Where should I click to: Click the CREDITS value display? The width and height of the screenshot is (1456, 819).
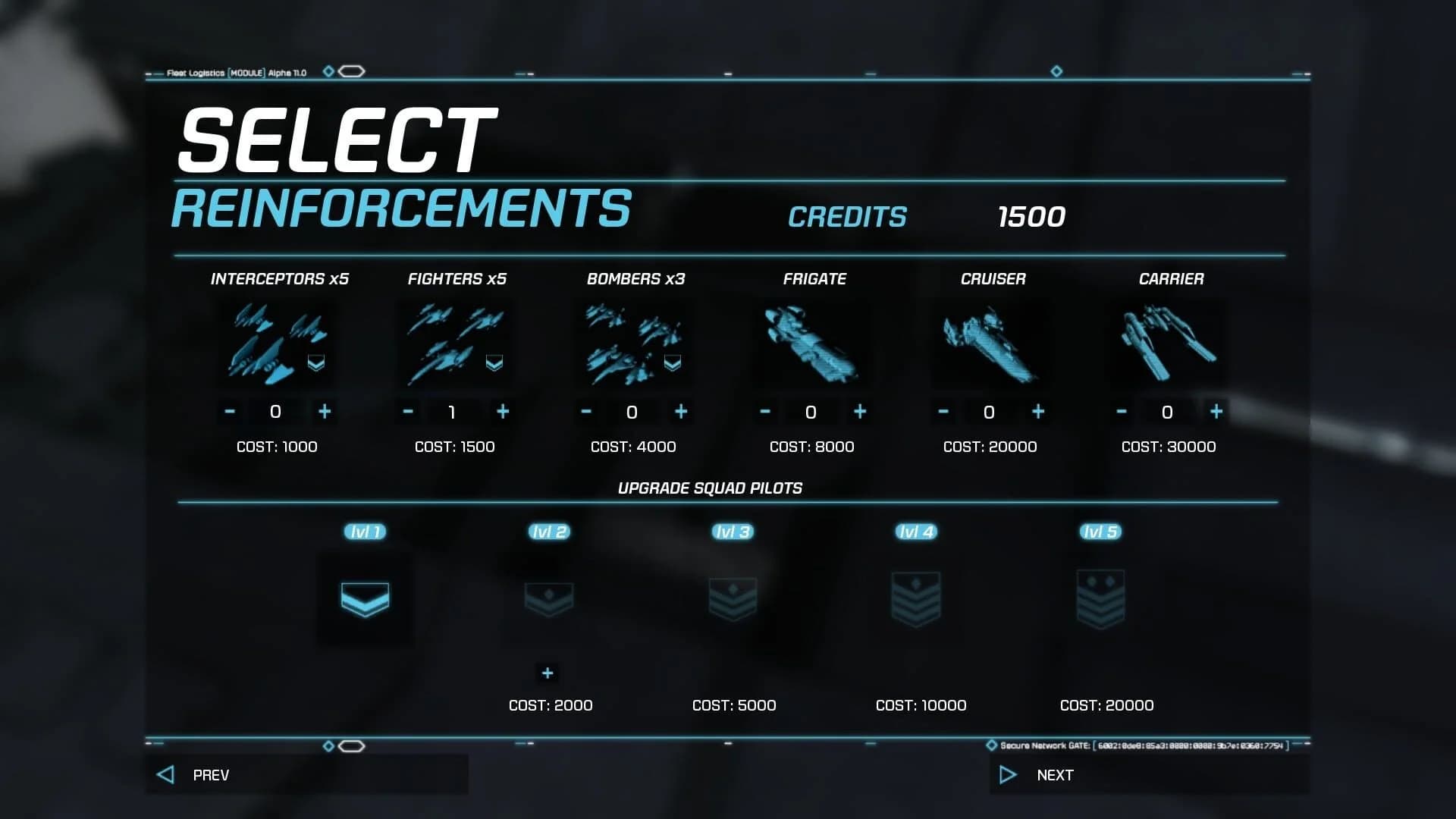pos(1031,217)
